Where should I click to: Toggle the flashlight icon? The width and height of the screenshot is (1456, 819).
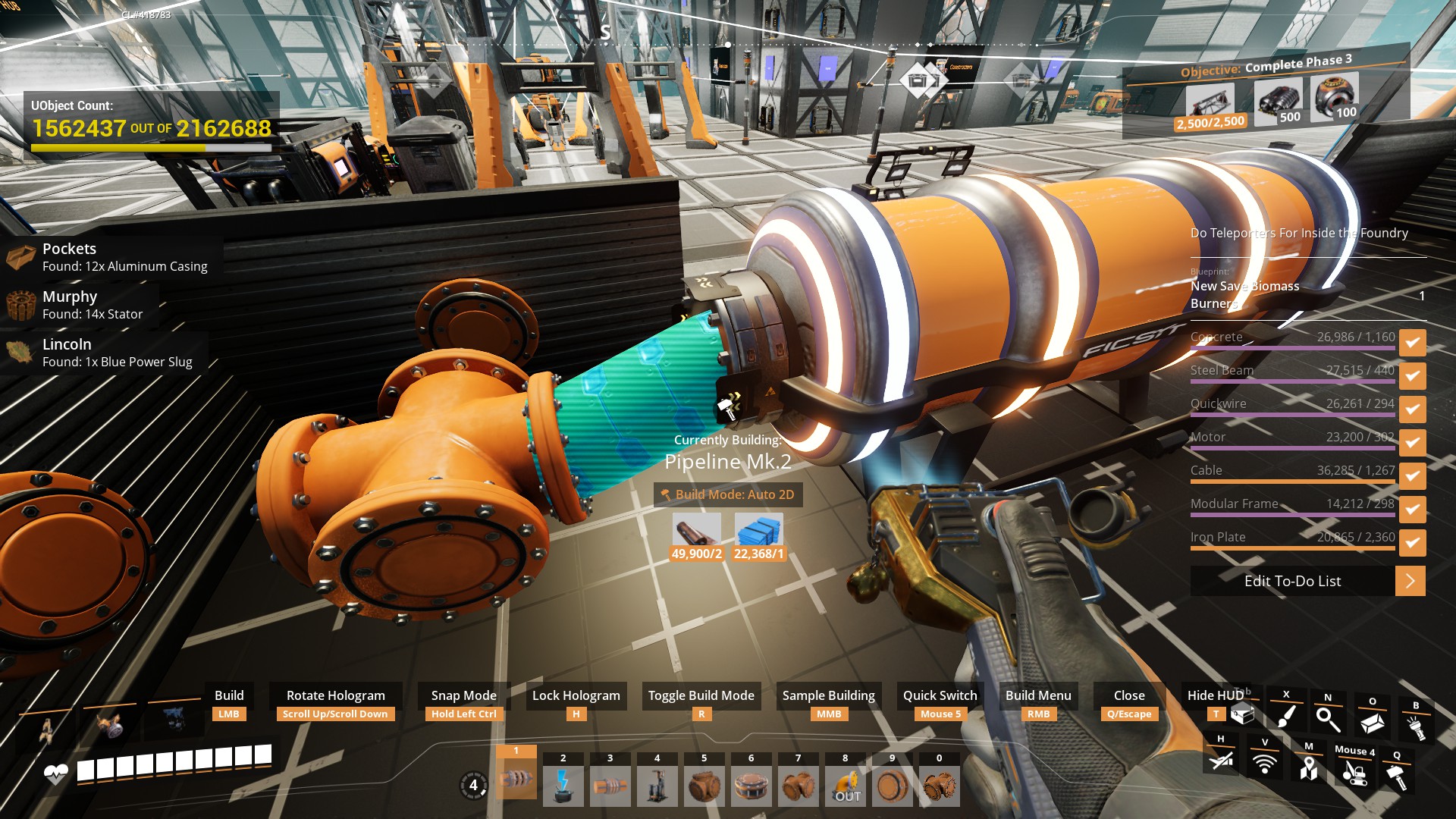[x=1415, y=726]
